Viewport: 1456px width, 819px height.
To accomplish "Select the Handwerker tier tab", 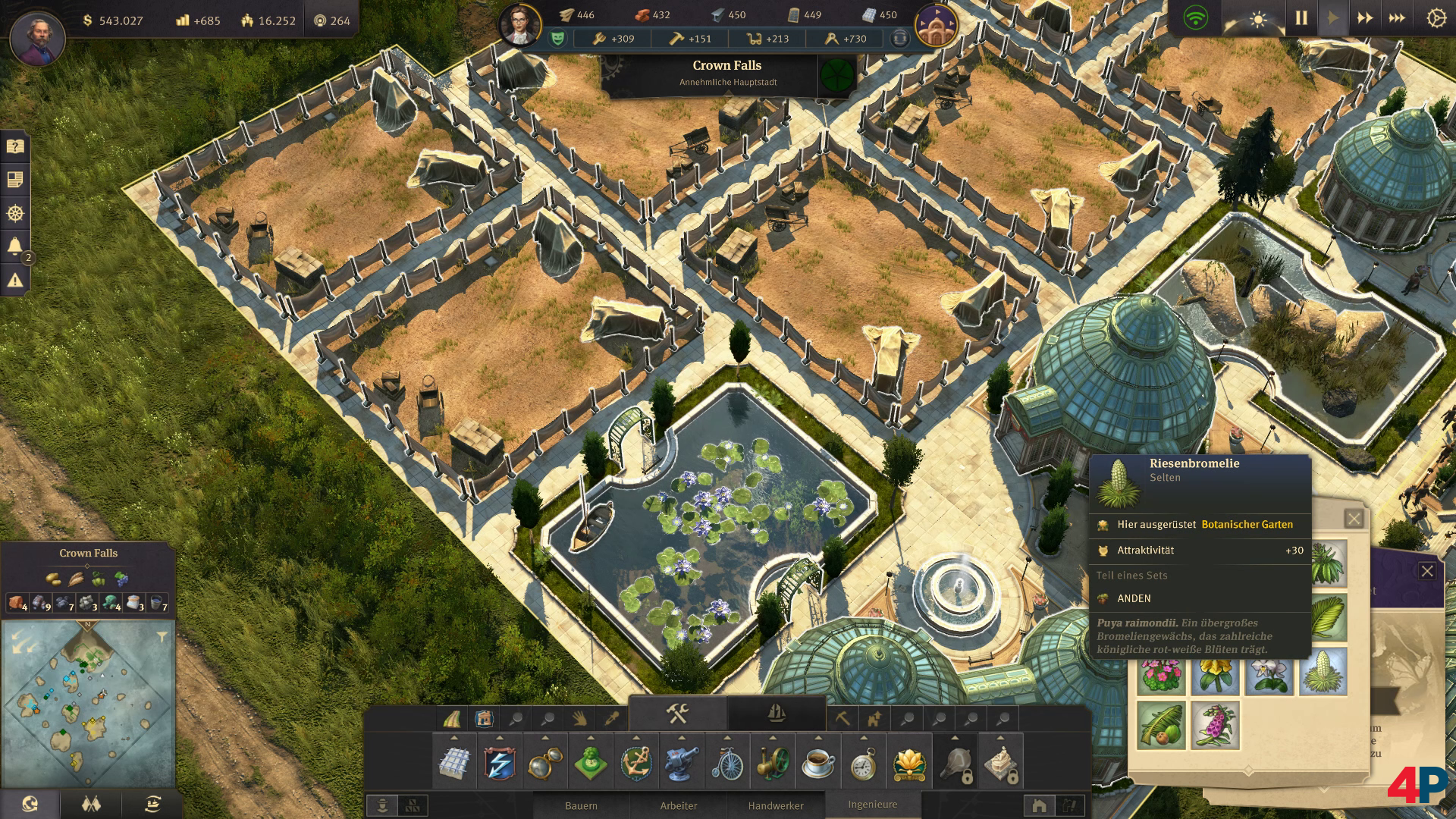I will click(776, 805).
